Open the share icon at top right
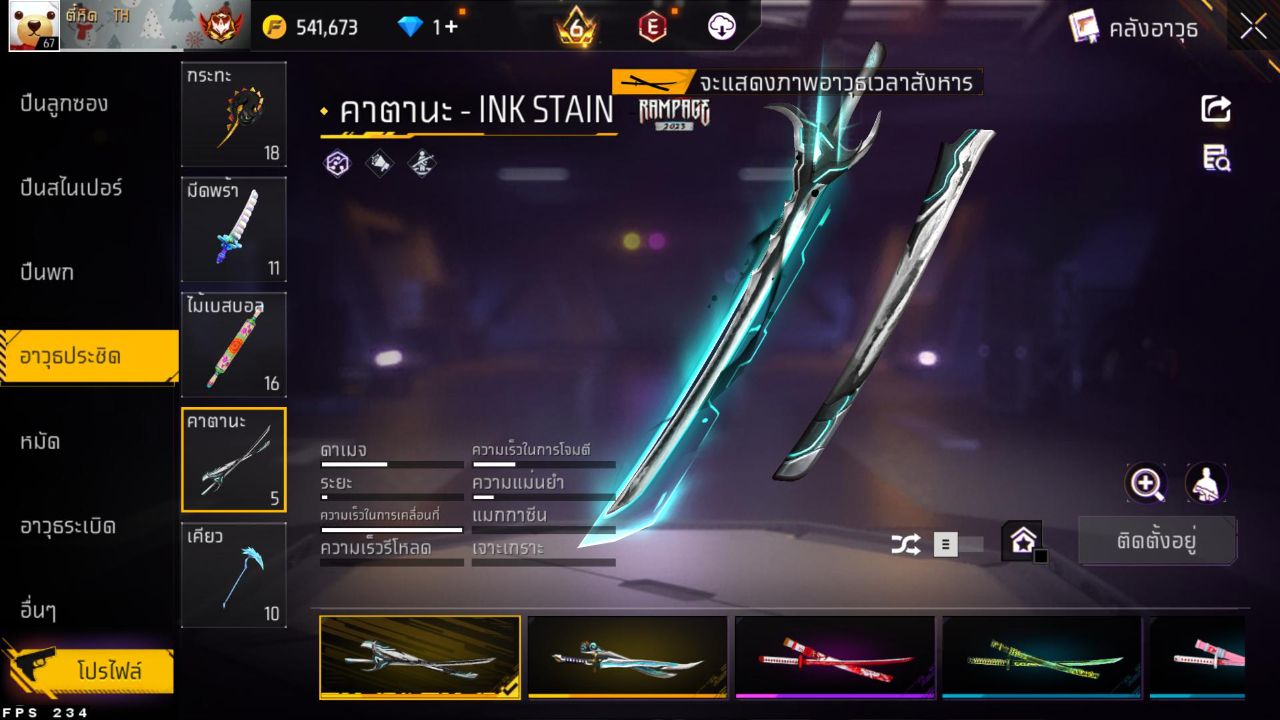The width and height of the screenshot is (1280, 720). 1216,110
